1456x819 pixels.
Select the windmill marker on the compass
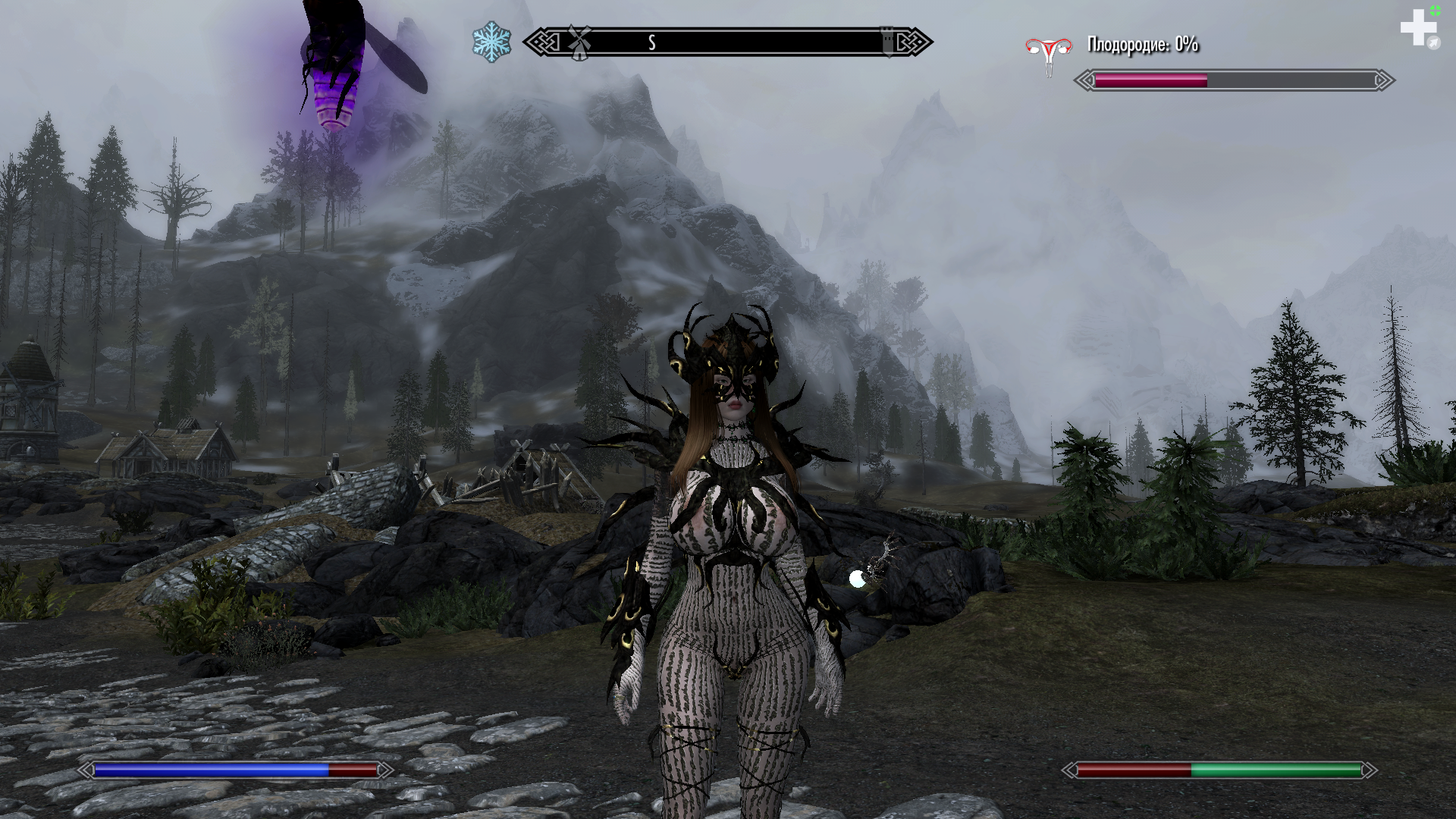pos(579,42)
